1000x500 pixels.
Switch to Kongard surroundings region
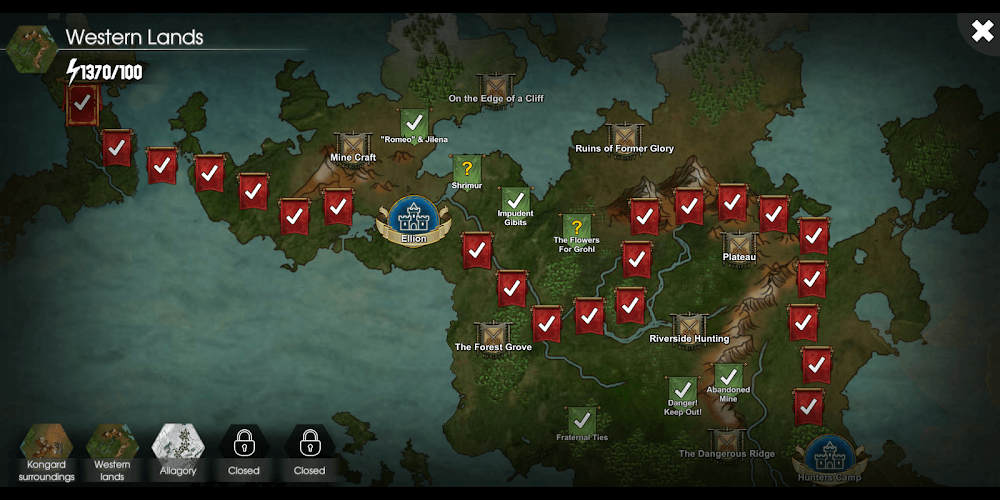[46, 452]
